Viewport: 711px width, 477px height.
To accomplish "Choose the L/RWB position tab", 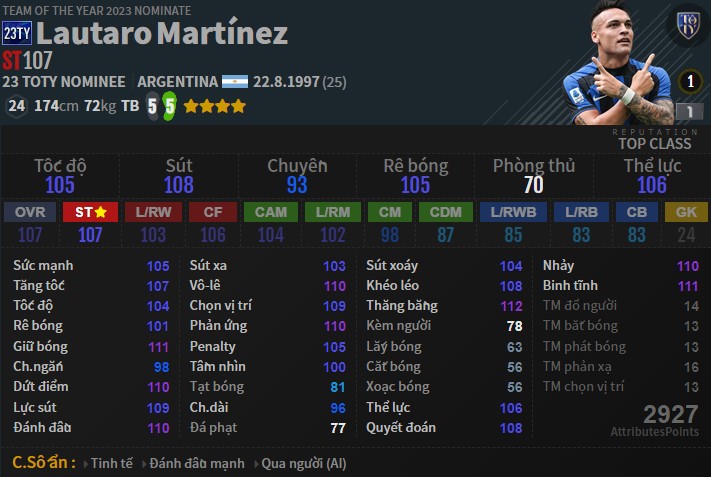I will (x=511, y=212).
